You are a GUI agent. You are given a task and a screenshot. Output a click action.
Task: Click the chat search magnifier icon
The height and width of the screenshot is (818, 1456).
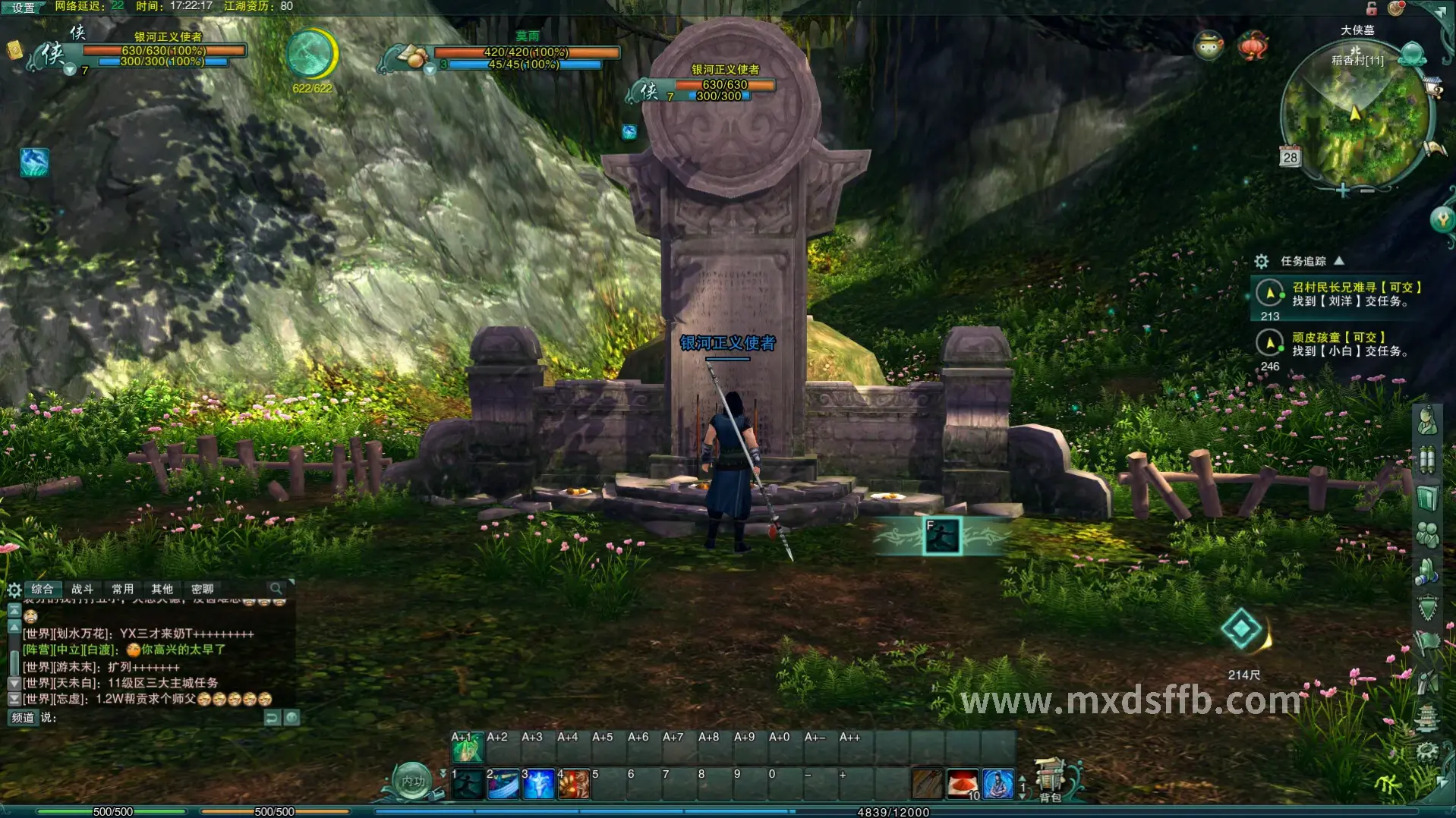pyautogui.click(x=276, y=589)
